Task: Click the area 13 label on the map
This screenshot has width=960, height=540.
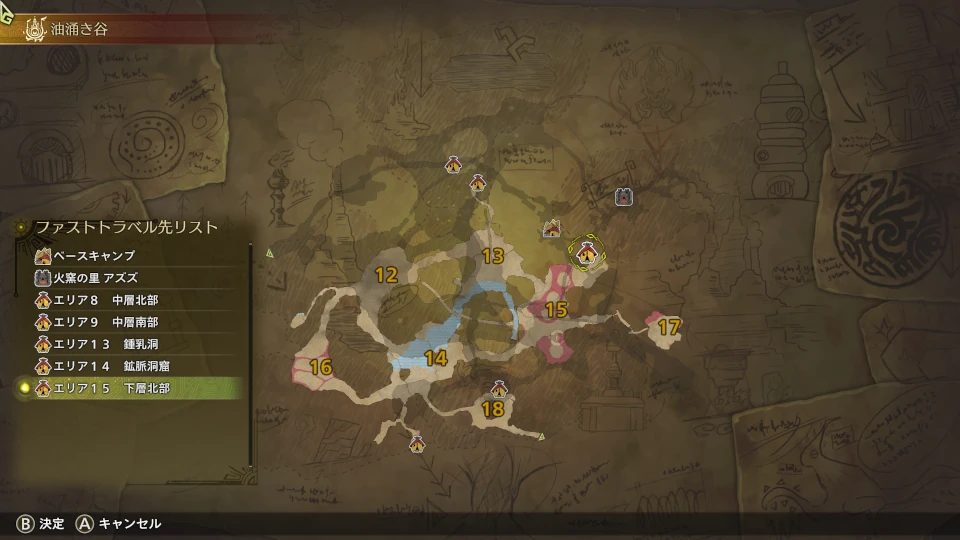Action: (x=492, y=256)
